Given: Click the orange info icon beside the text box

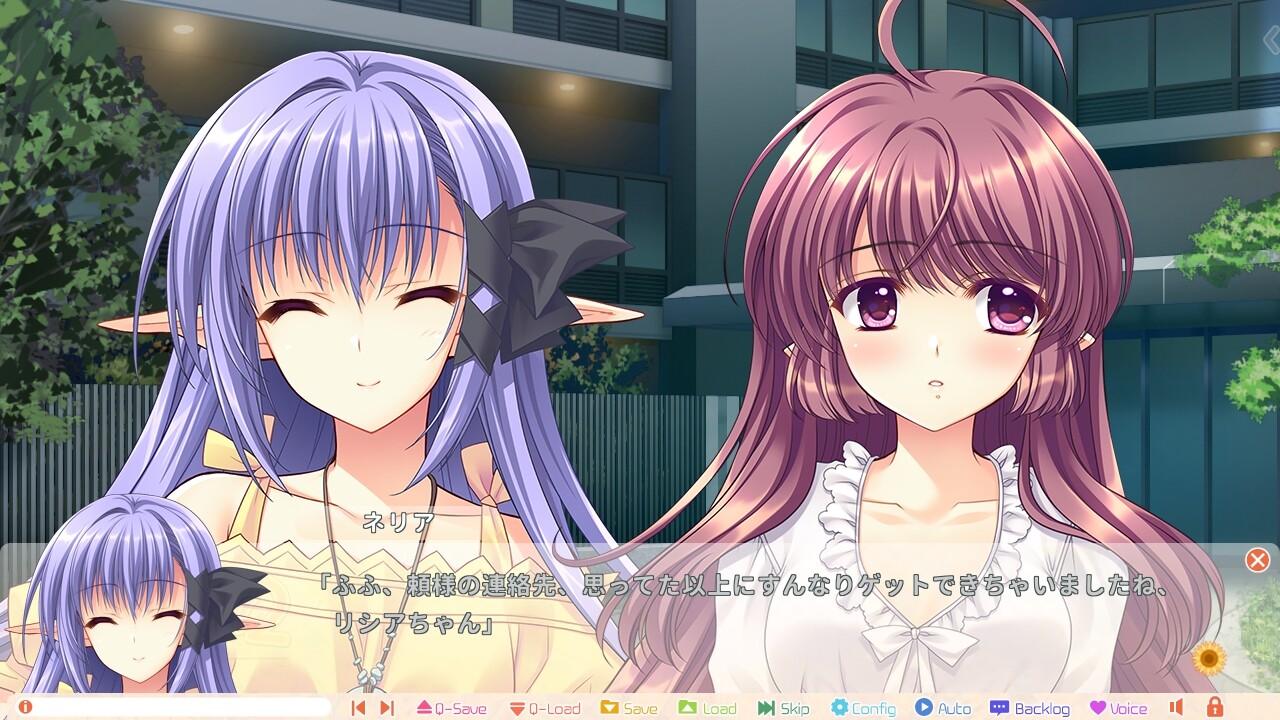Looking at the screenshot, I should pyautogui.click(x=25, y=706).
